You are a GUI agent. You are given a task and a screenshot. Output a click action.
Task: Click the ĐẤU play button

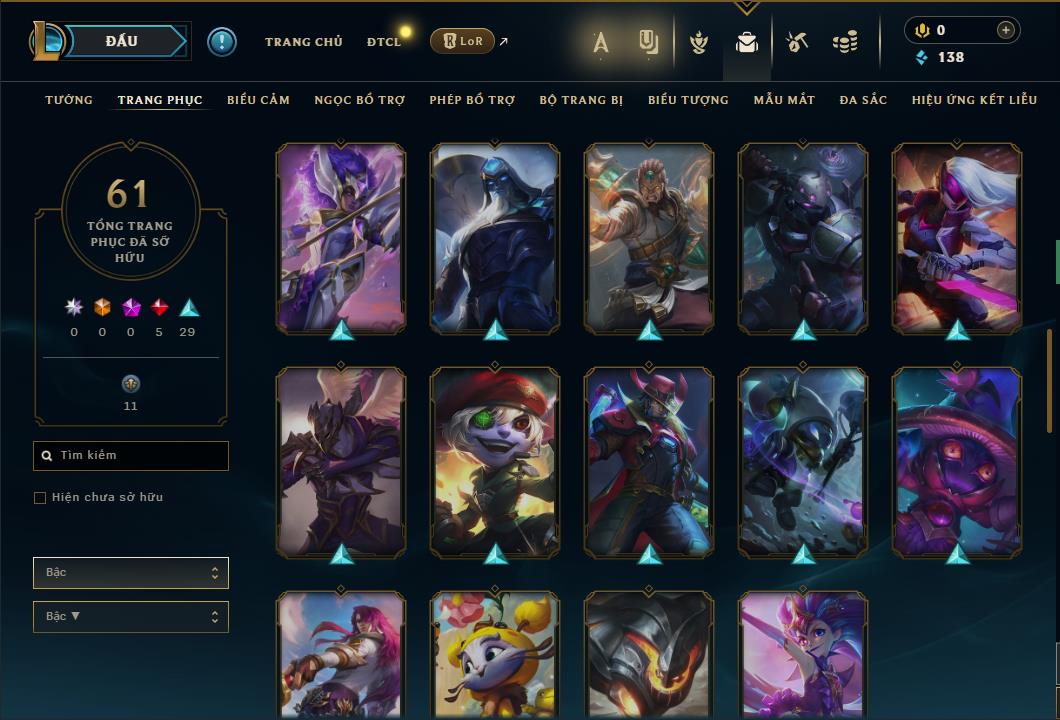click(121, 41)
